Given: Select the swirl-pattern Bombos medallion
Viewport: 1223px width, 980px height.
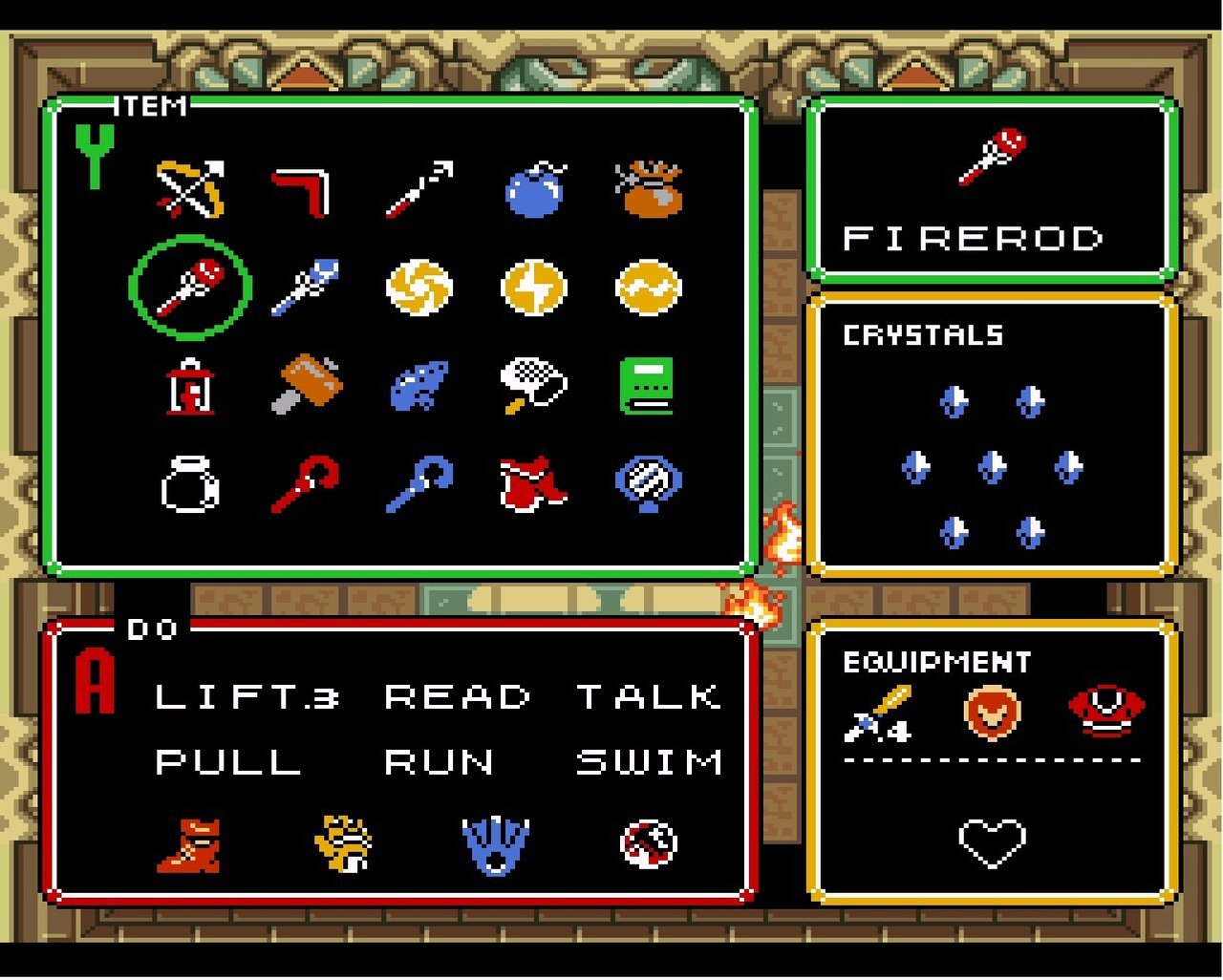Looking at the screenshot, I should click(x=419, y=288).
